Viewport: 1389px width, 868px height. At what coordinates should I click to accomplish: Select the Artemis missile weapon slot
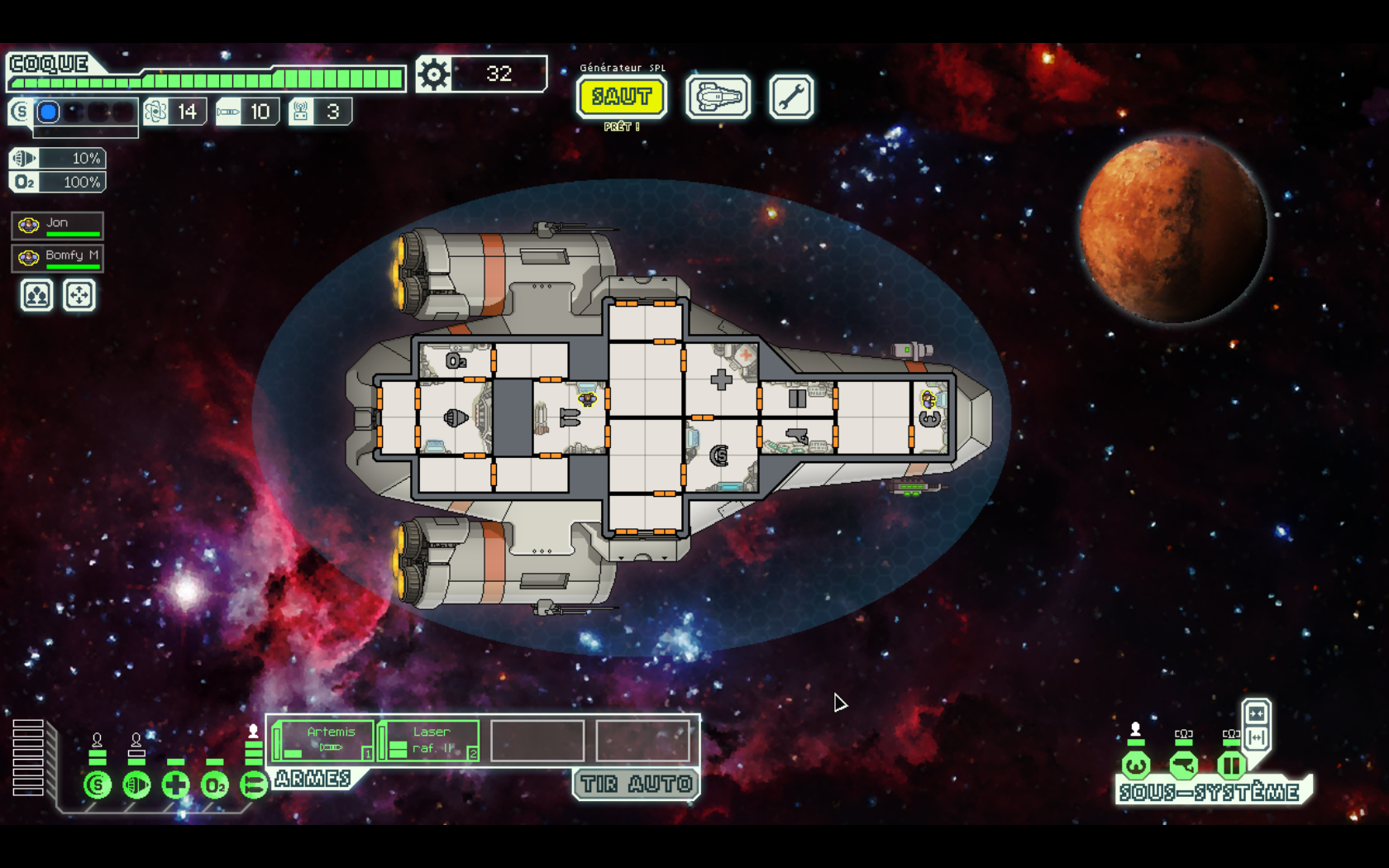(324, 740)
